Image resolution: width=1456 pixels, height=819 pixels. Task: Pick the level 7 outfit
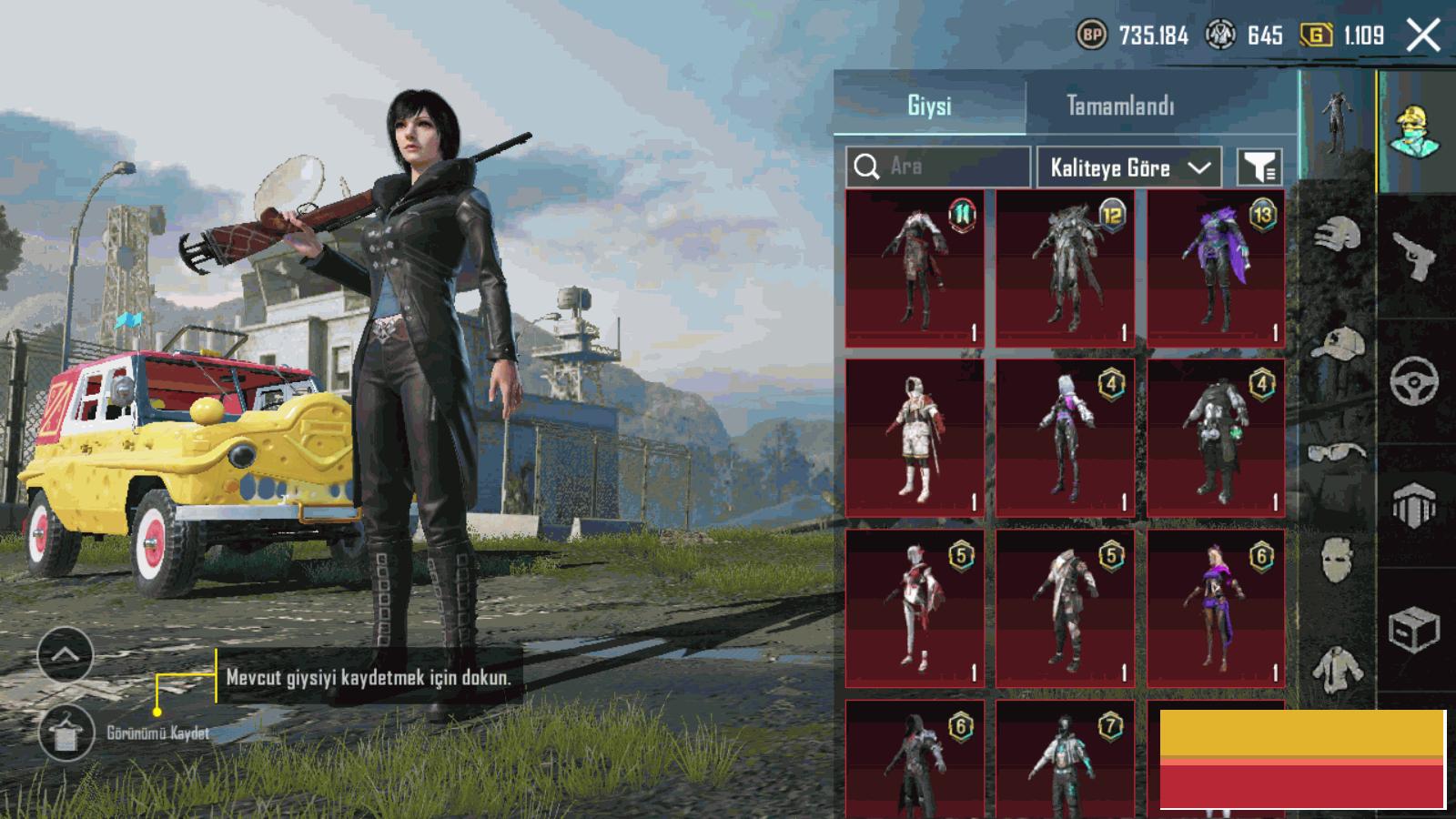point(1065,760)
